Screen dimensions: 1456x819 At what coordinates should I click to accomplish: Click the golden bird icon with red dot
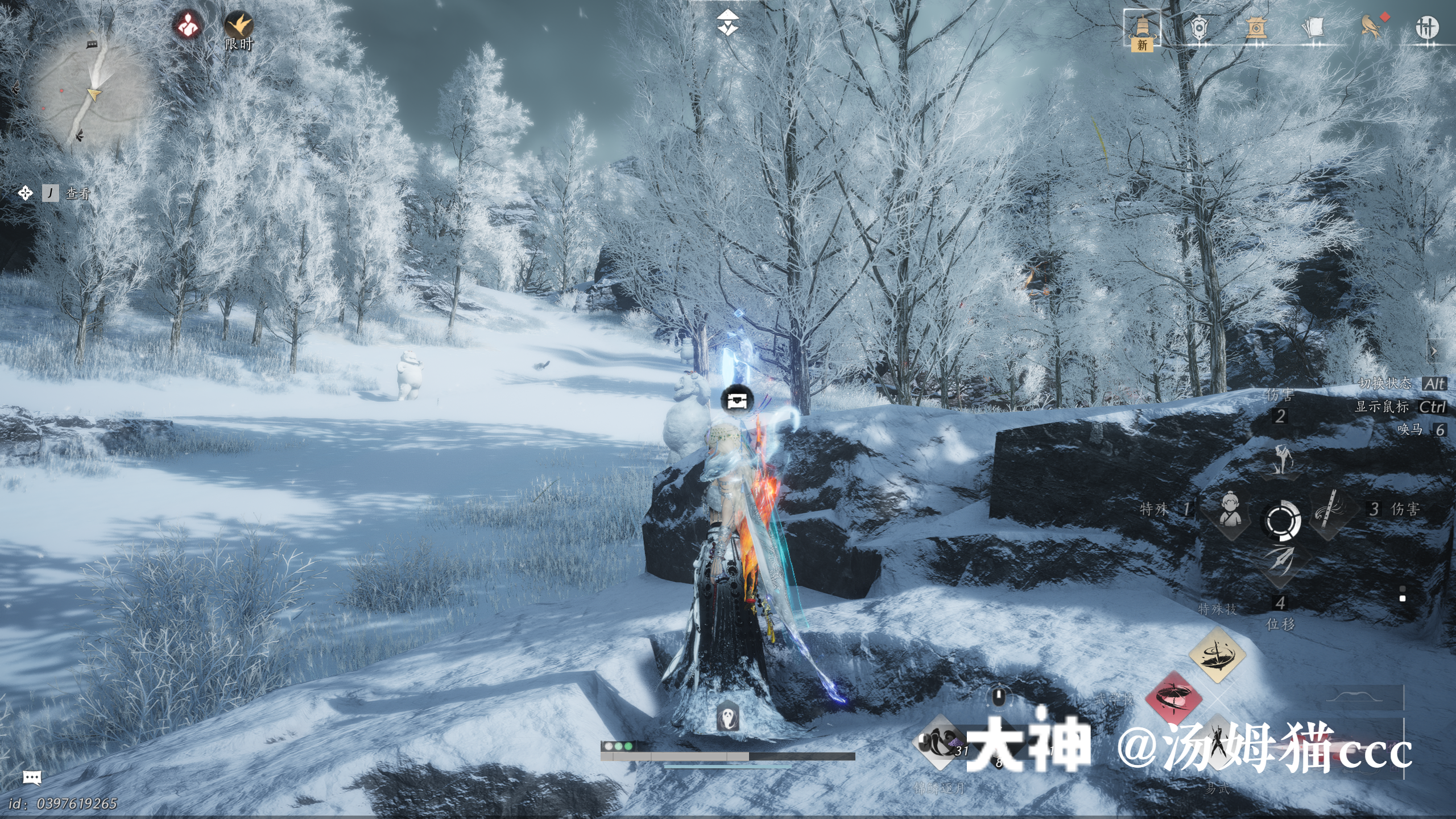tap(1371, 26)
